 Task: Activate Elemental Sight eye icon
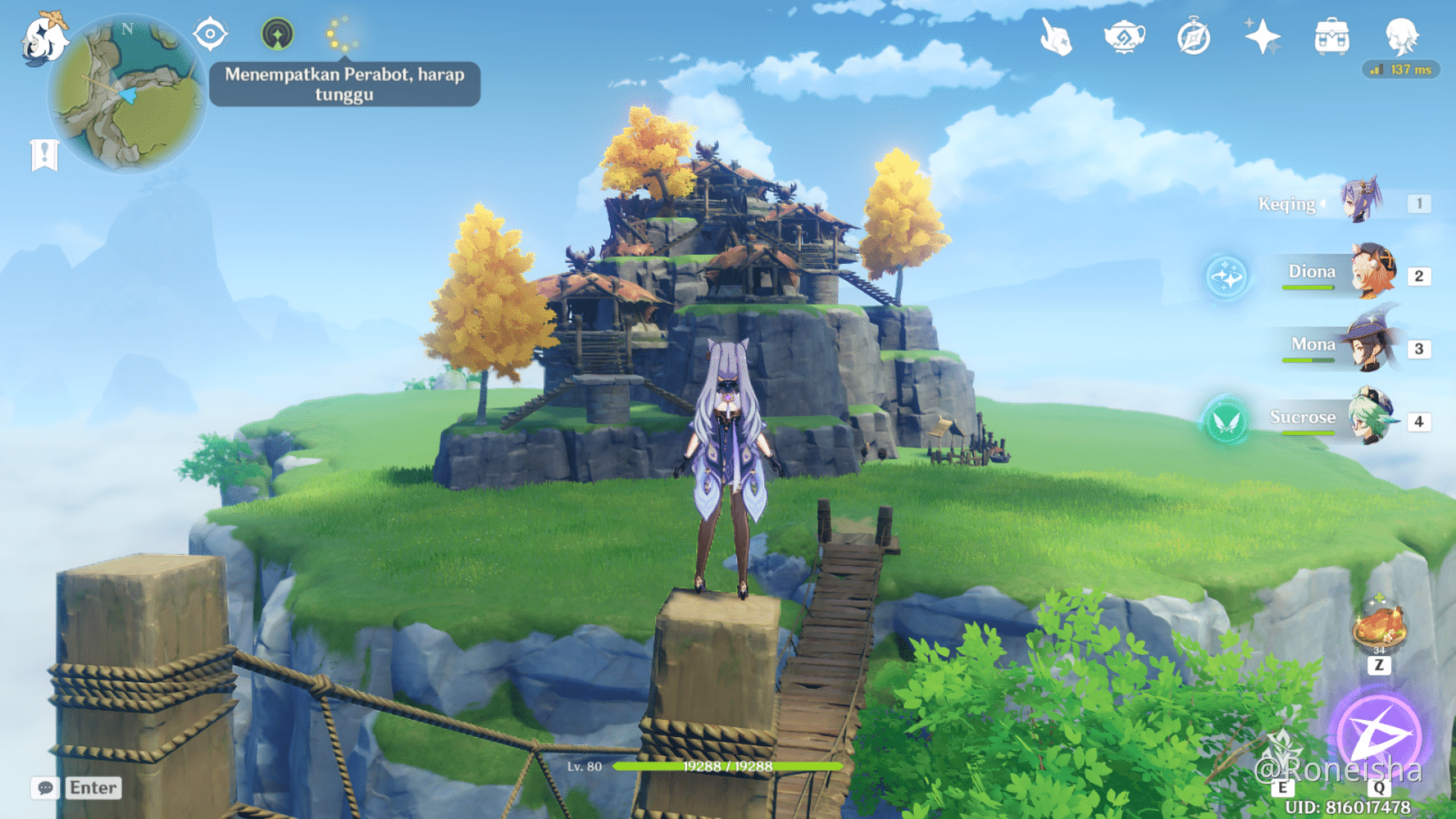click(x=210, y=34)
